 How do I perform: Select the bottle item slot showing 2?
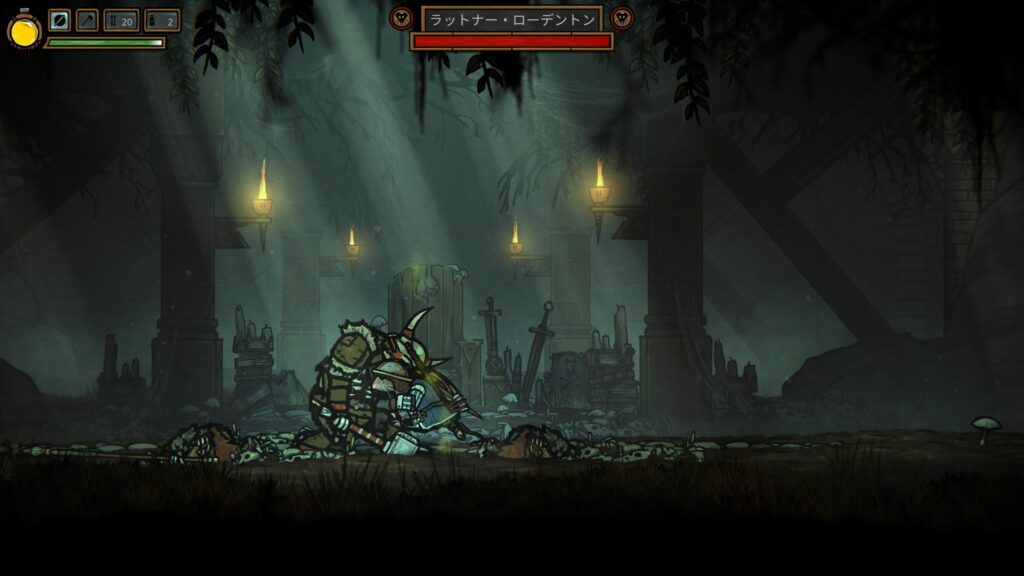tap(162, 20)
